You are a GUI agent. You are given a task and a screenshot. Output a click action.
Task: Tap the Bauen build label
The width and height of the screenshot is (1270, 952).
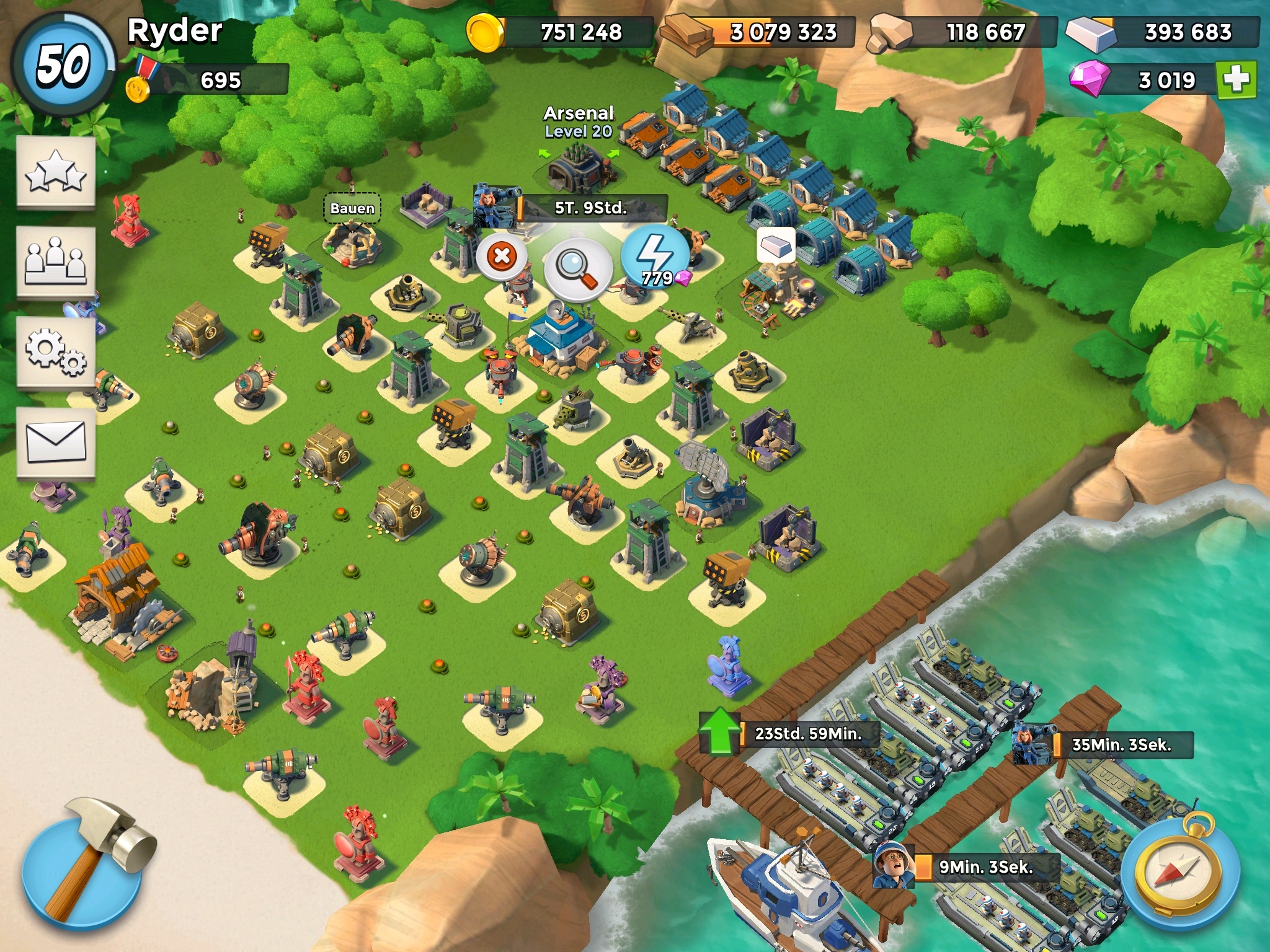tap(352, 208)
